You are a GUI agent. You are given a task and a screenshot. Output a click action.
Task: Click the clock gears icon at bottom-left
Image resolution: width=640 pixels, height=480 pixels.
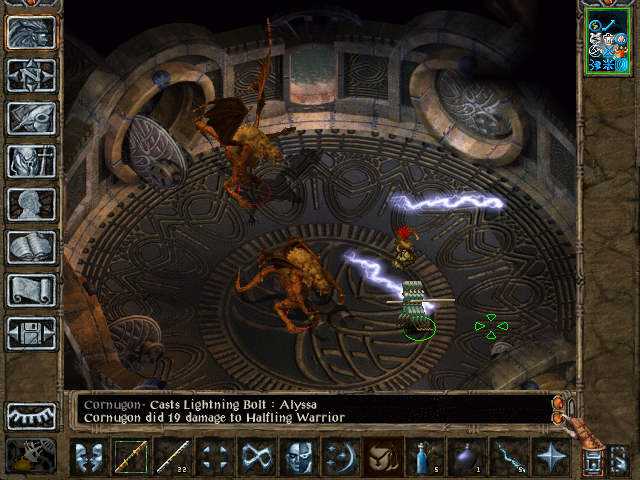click(x=30, y=456)
